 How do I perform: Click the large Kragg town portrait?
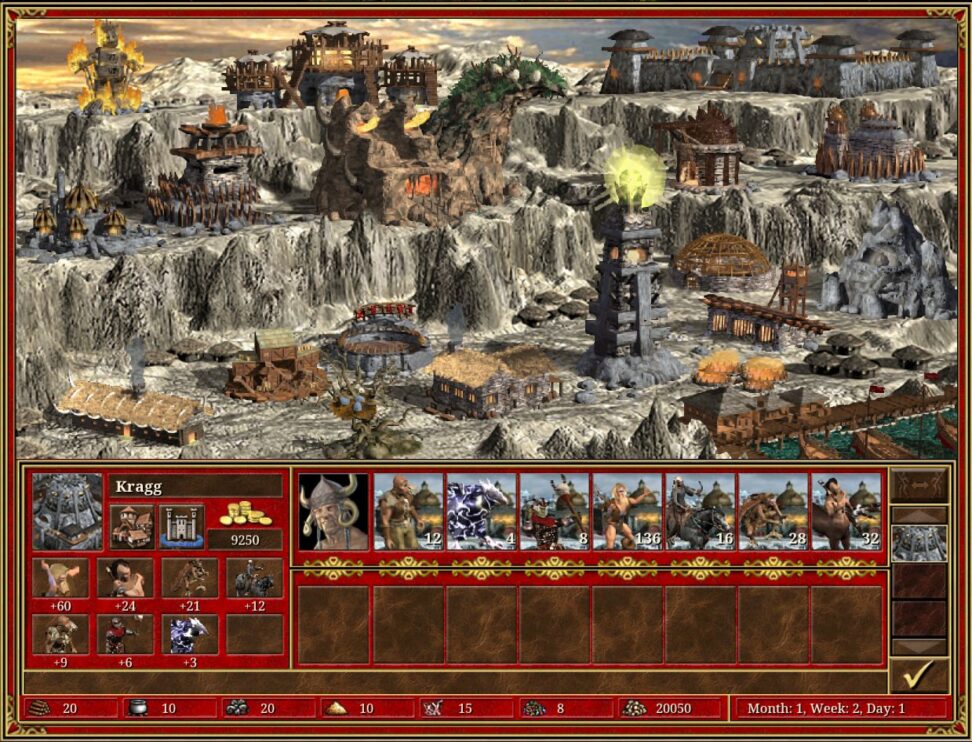click(67, 511)
